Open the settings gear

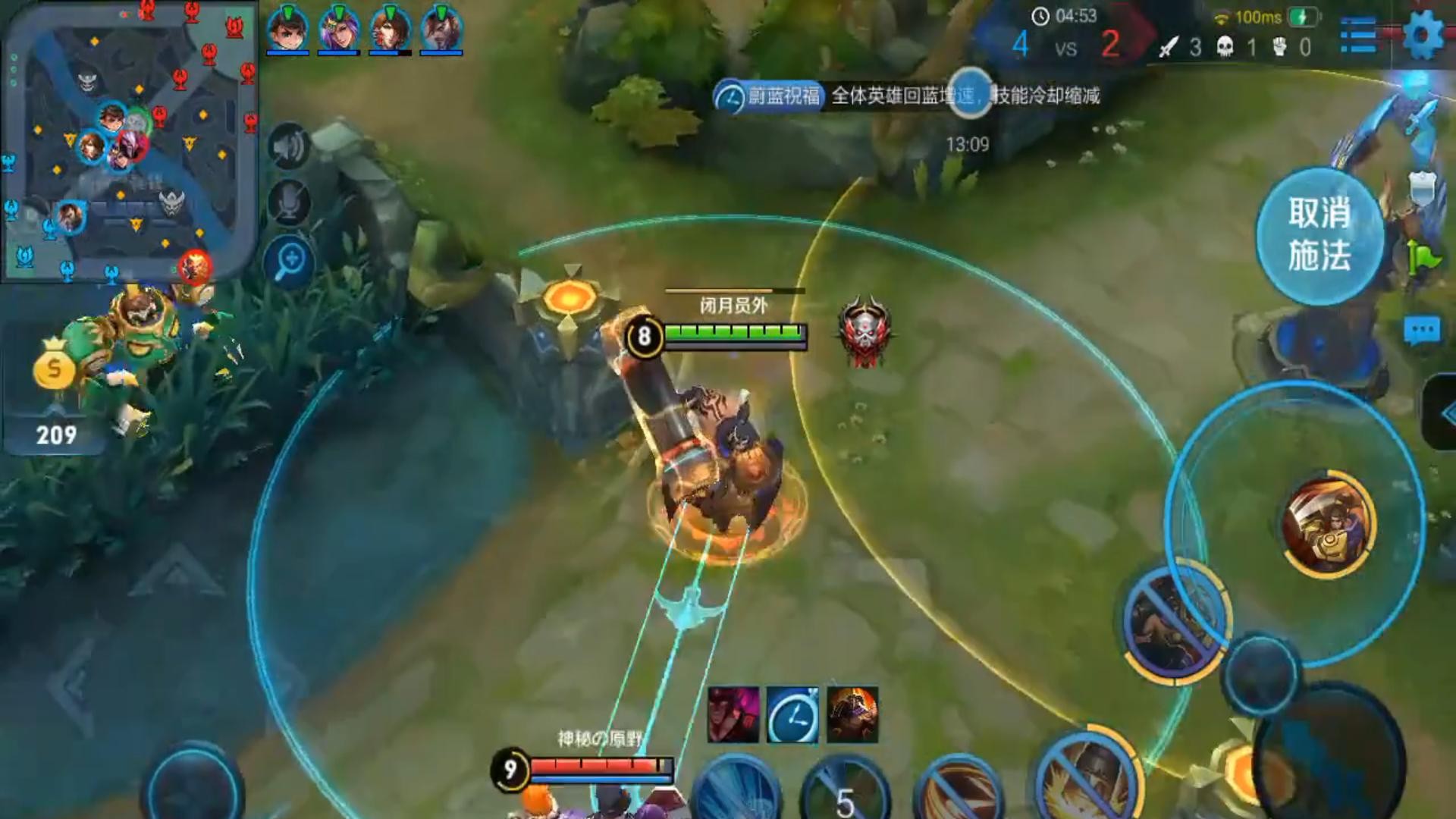[x=1423, y=35]
